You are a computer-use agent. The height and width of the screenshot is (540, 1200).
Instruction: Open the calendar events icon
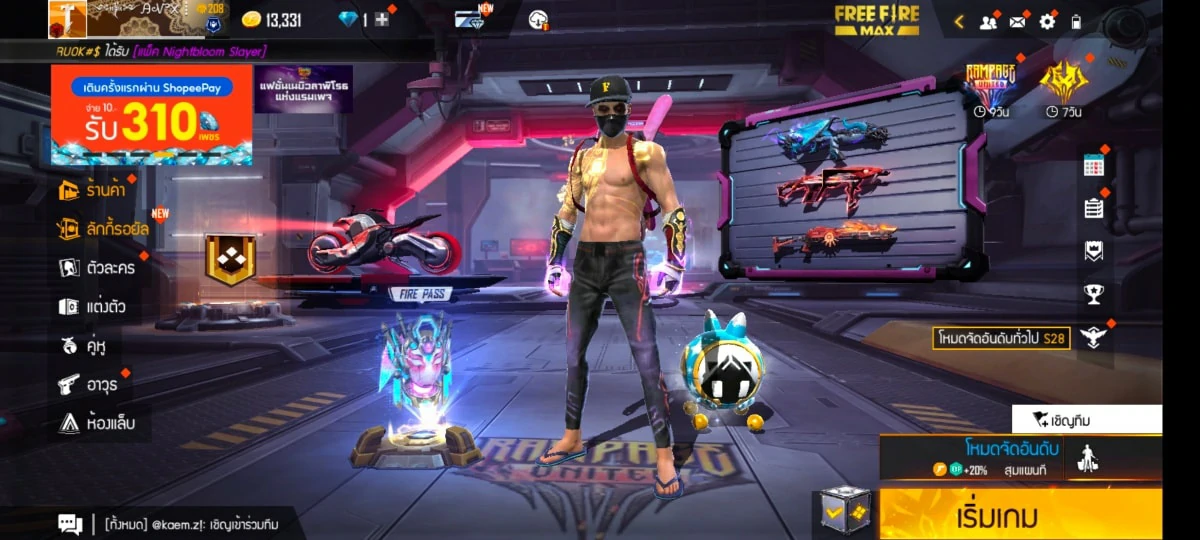coord(1094,167)
